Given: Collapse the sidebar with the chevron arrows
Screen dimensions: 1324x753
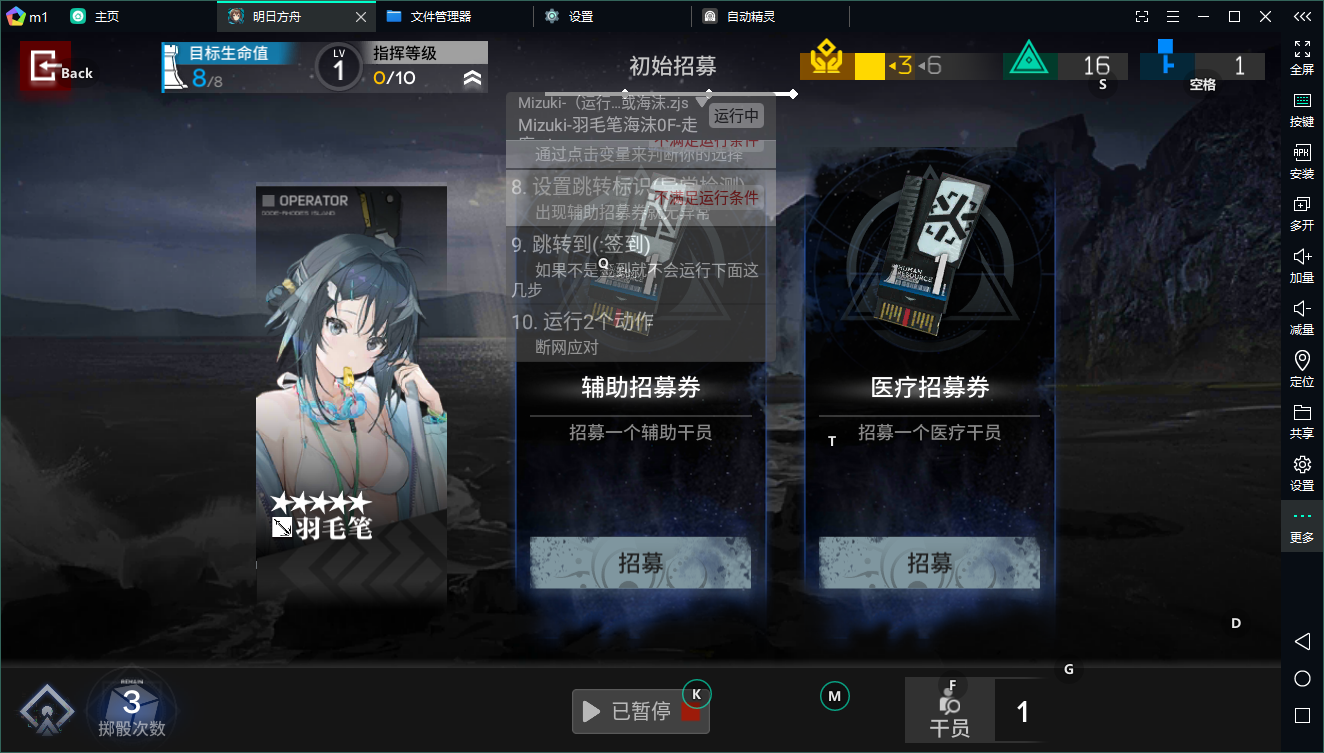Looking at the screenshot, I should click(1302, 16).
